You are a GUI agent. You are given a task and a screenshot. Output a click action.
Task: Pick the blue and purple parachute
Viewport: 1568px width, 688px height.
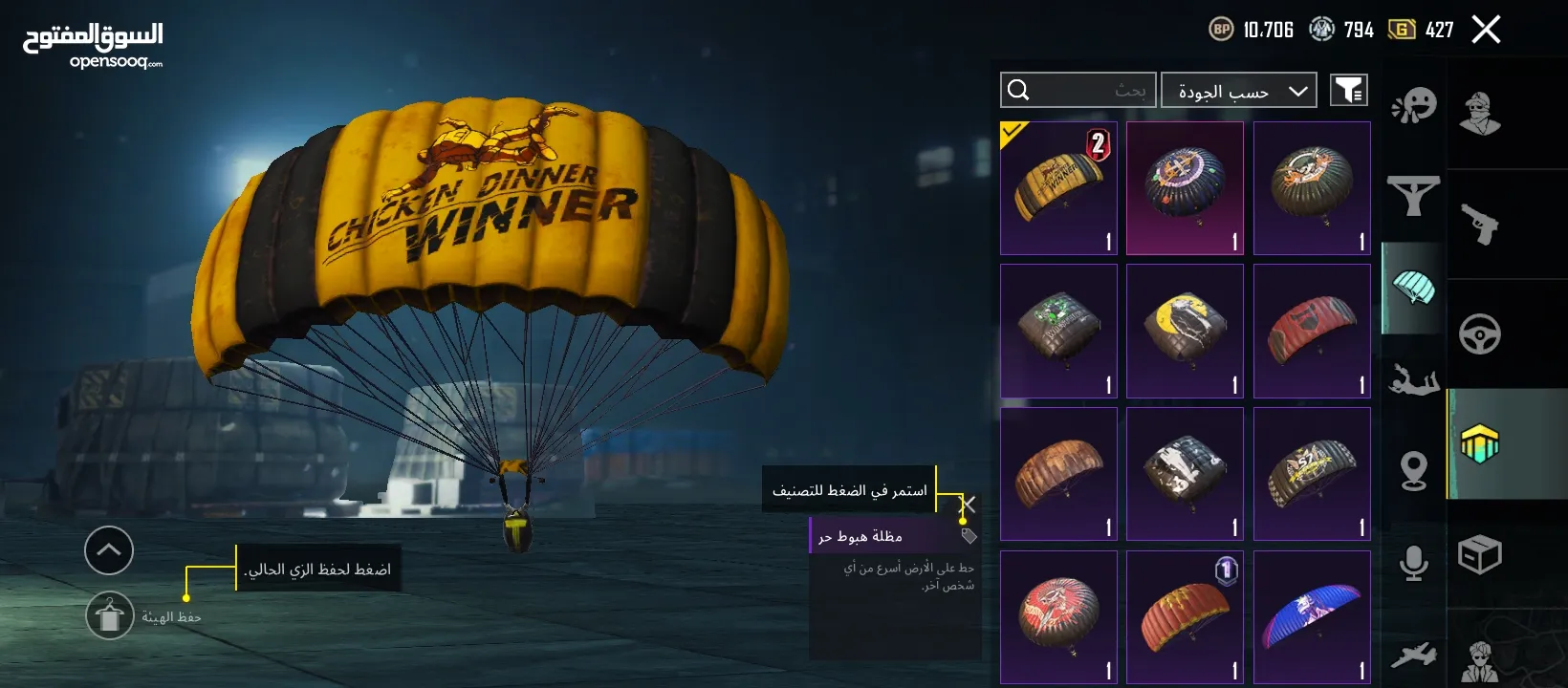coord(1312,617)
